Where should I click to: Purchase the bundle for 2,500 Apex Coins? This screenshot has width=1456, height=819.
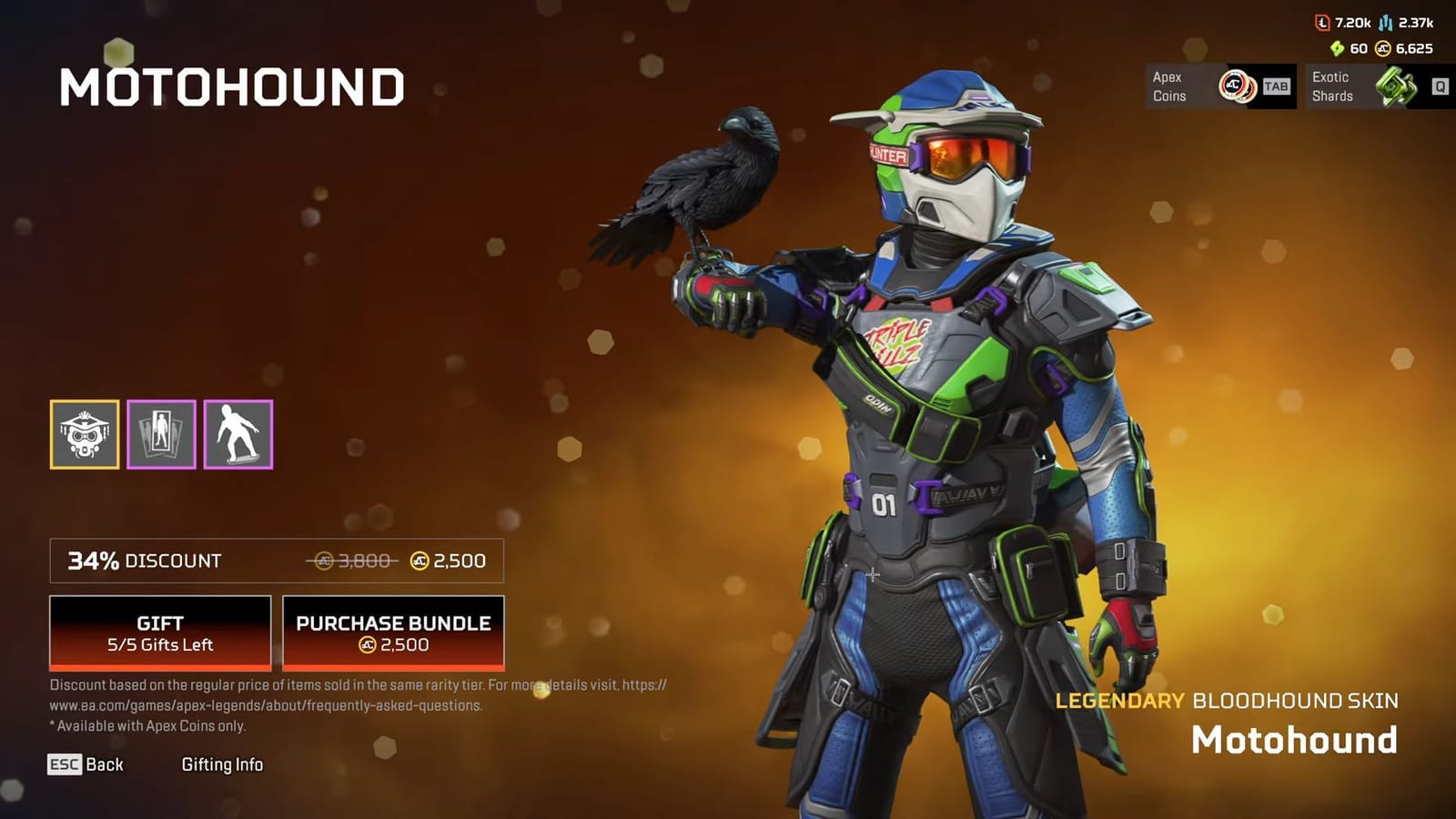[x=393, y=633]
